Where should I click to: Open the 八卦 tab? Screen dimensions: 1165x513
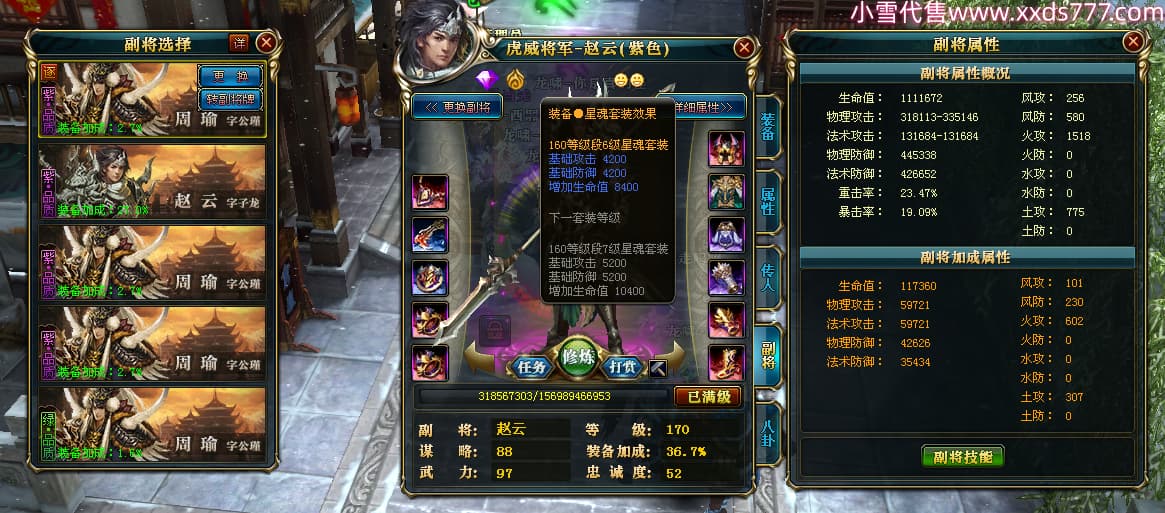[767, 433]
